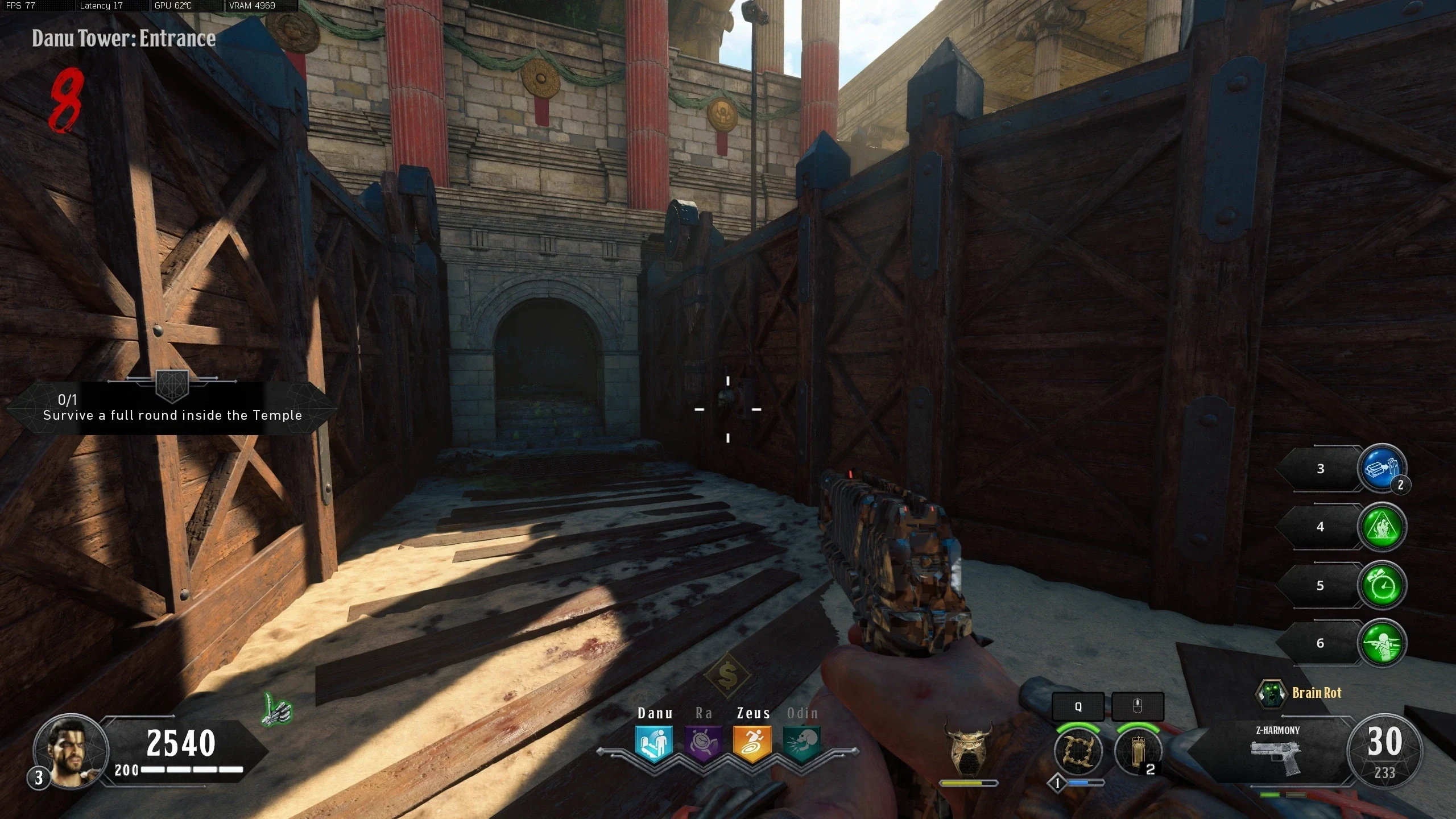1456x819 pixels.
Task: Open the Temple survival objective tracker
Action: tap(172, 408)
